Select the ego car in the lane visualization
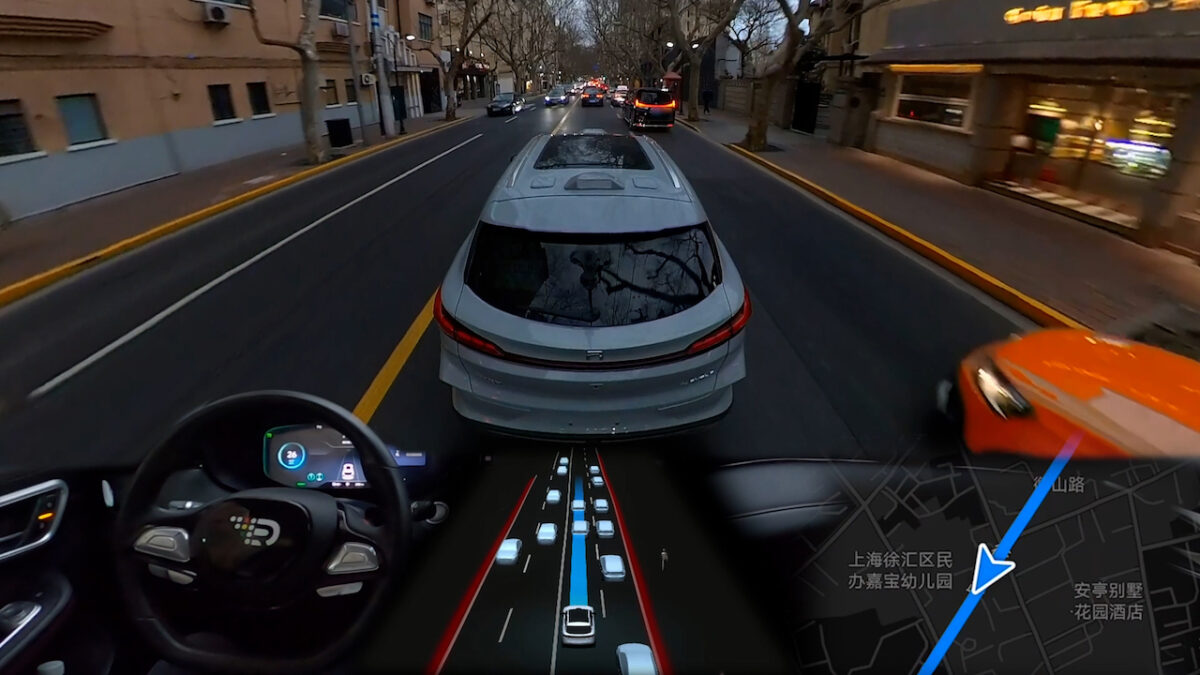The image size is (1200, 675). pyautogui.click(x=578, y=625)
